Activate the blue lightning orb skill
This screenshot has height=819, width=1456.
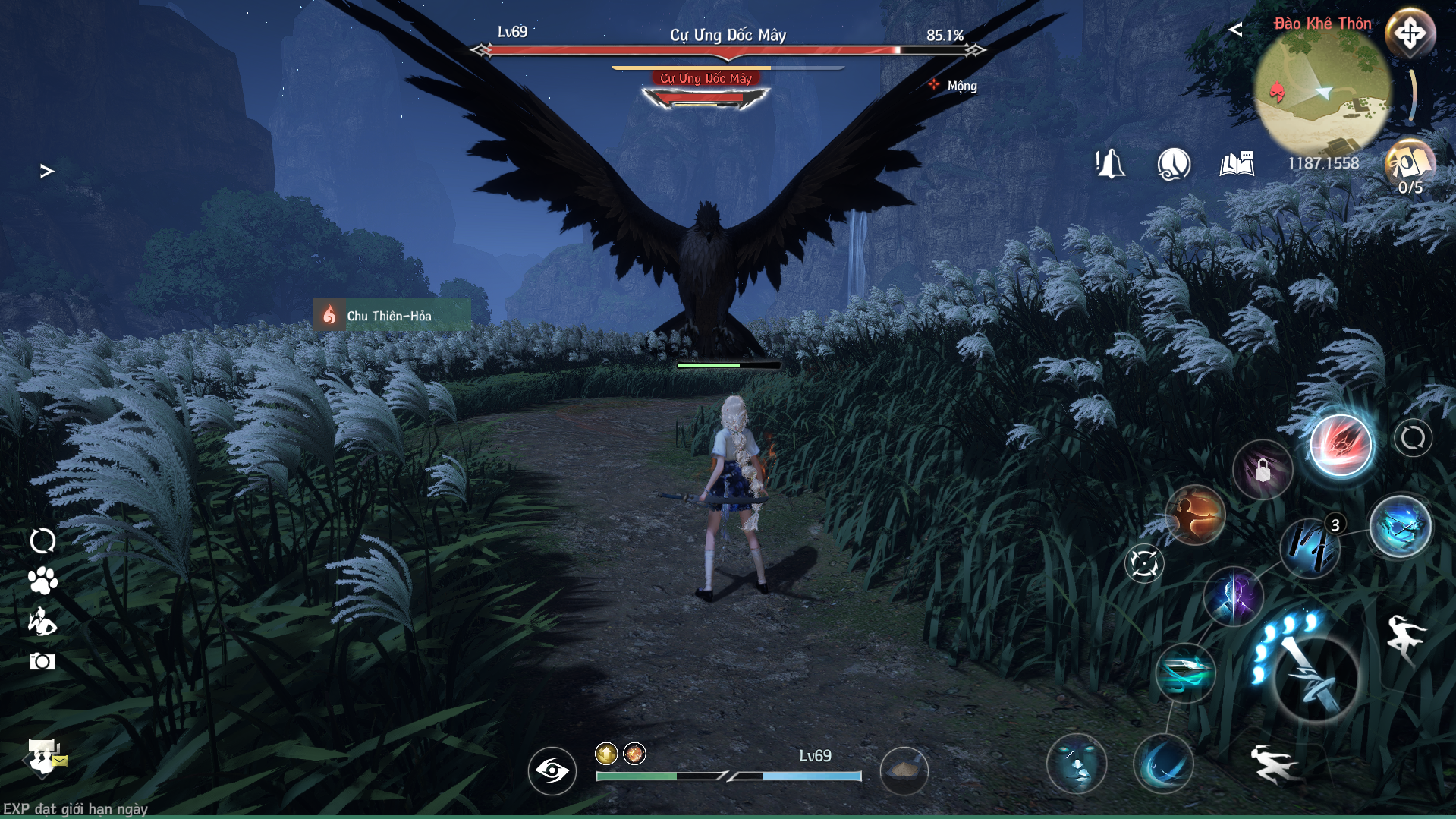click(1400, 527)
